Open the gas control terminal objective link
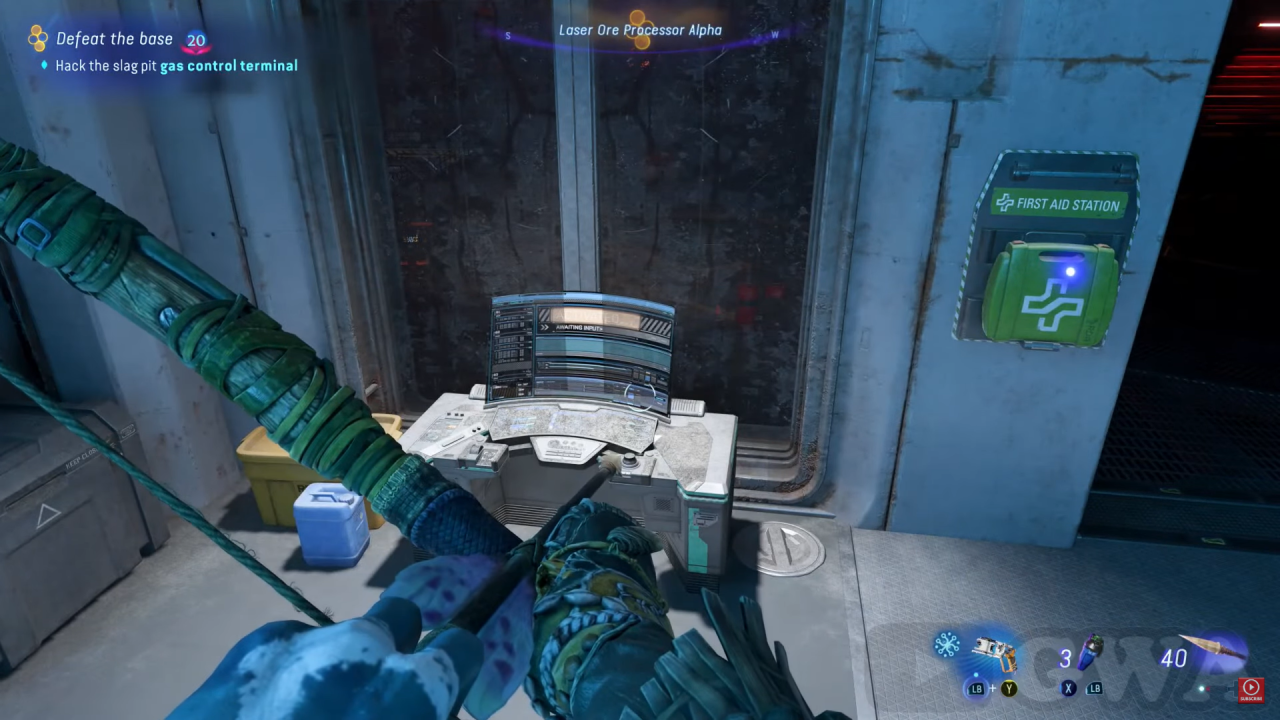This screenshot has height=720, width=1280. tap(229, 66)
